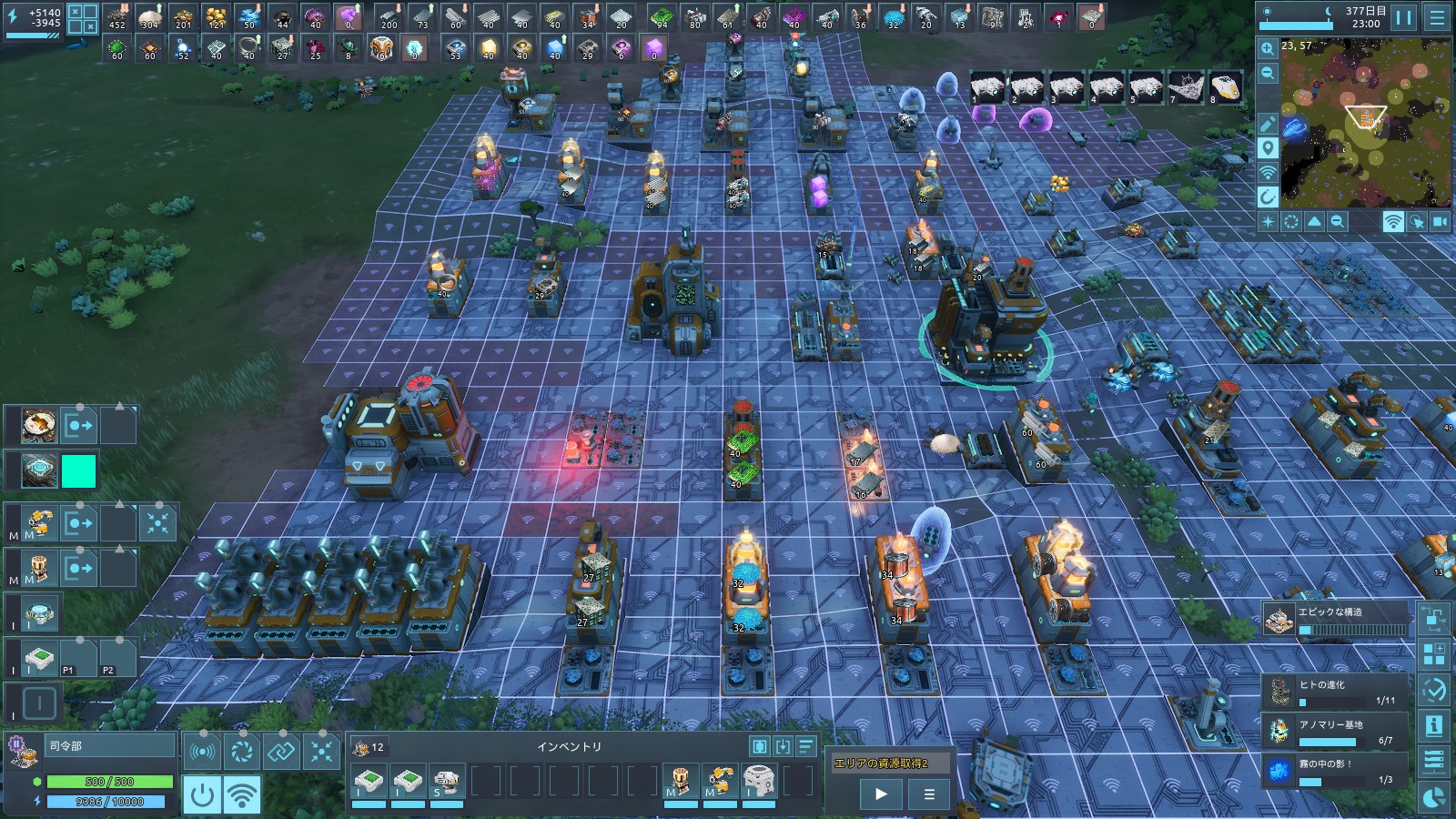Run the エリアの資源取得2 behavior play button
Image resolution: width=1456 pixels, height=819 pixels.
point(881,794)
